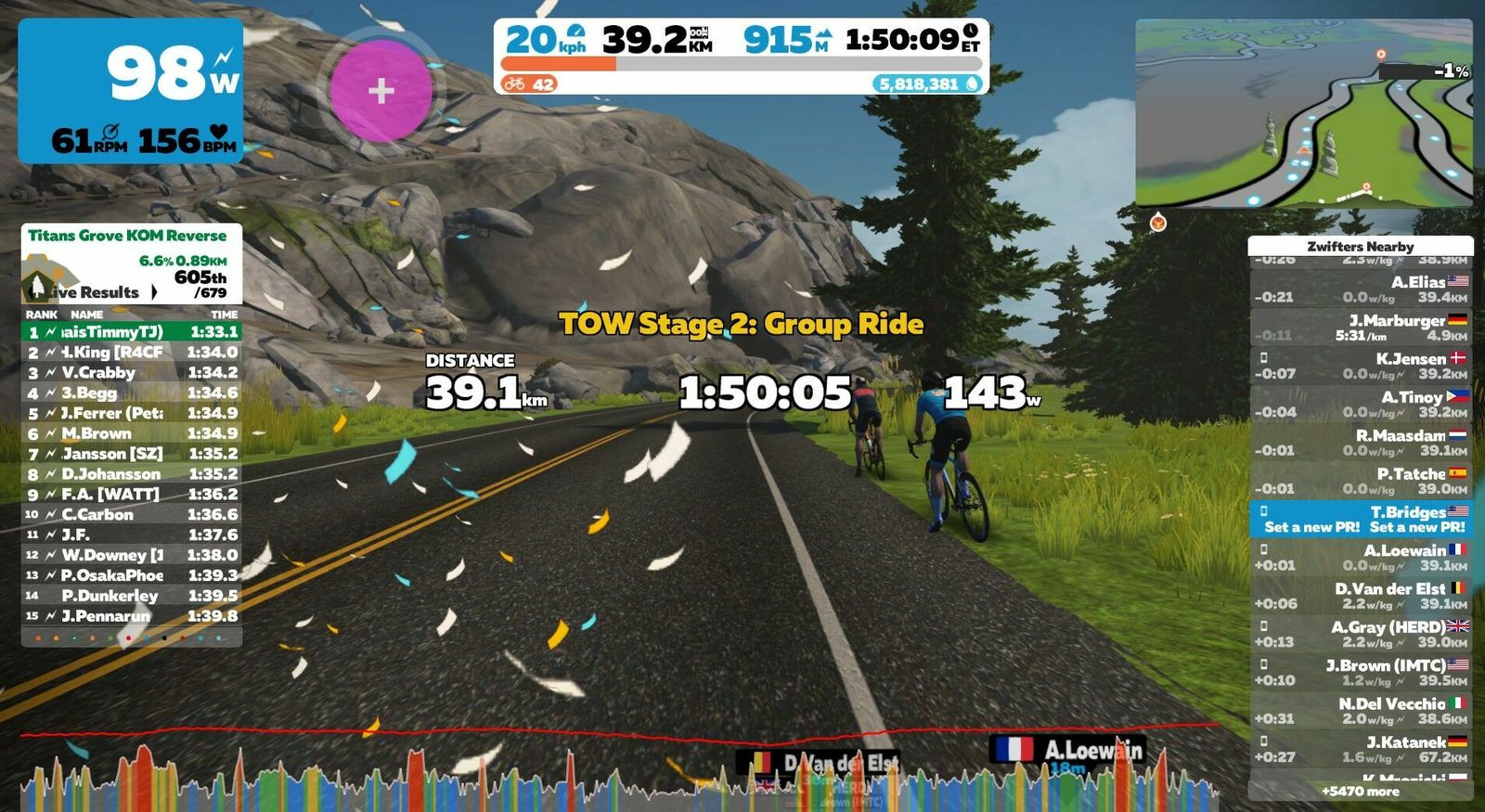
Task: Select highlighted T.Bridges row
Action: point(1361,519)
